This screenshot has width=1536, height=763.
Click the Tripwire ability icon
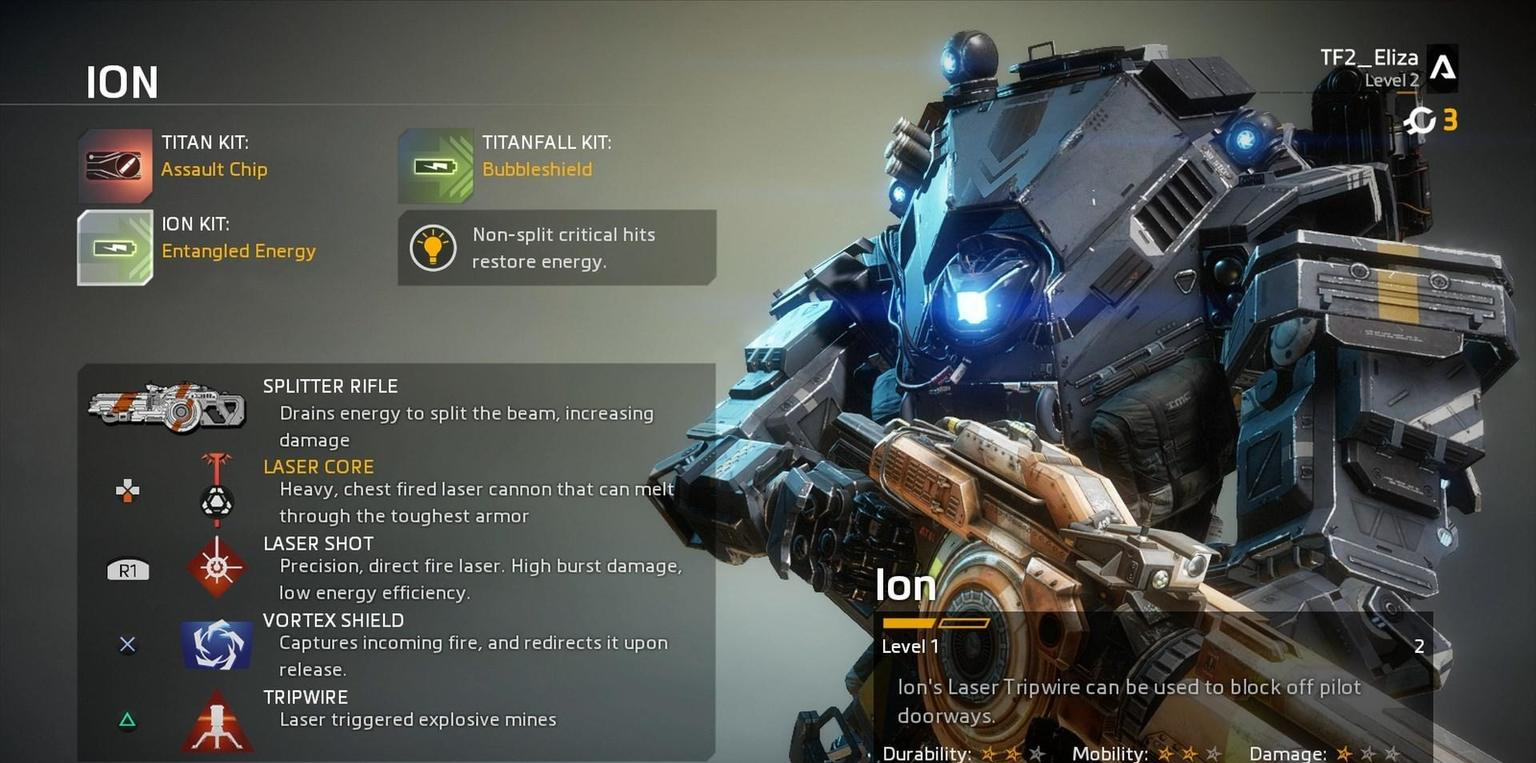click(216, 720)
